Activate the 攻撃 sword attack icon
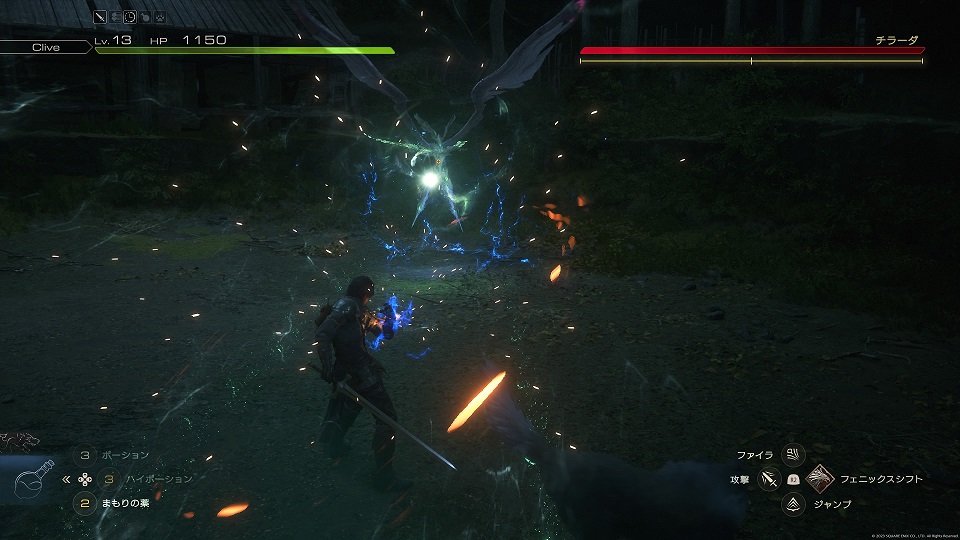960x540 pixels. coord(768,480)
